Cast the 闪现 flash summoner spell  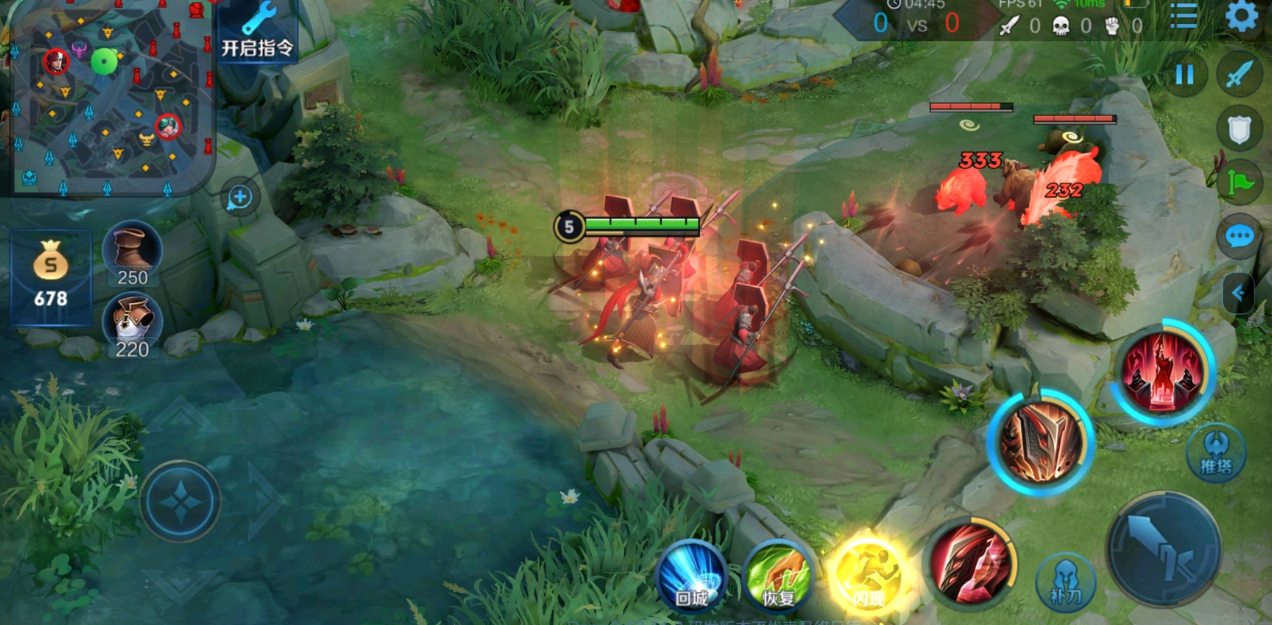click(x=867, y=575)
